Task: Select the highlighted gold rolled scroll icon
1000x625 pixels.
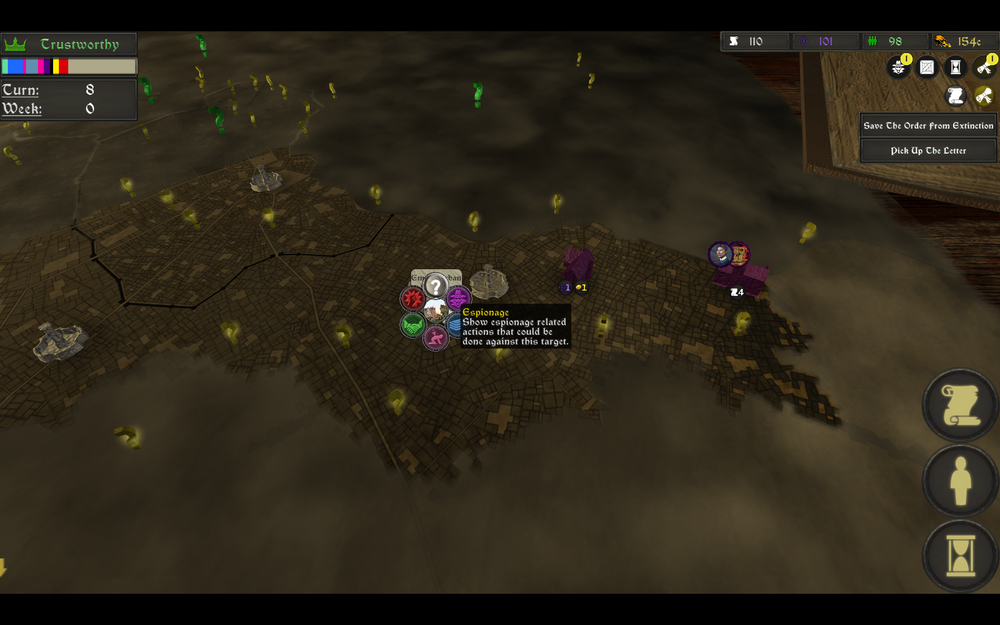Action: click(x=984, y=95)
